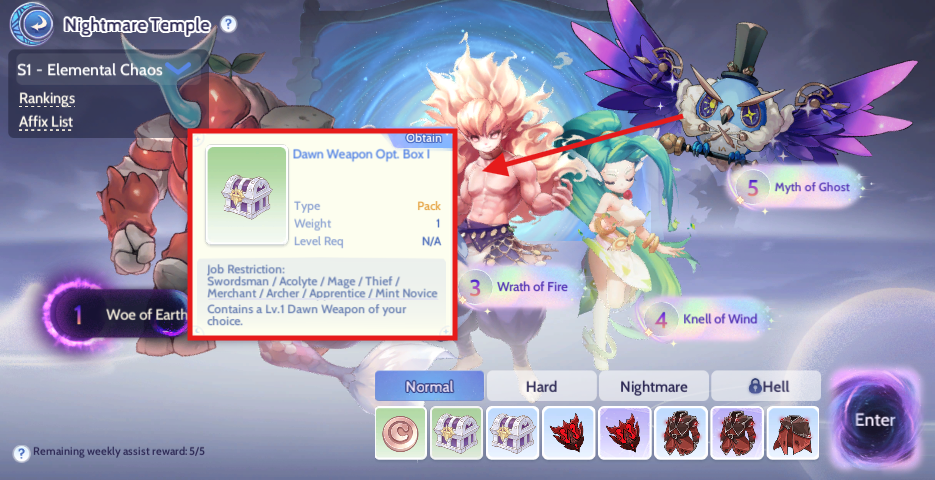The height and width of the screenshot is (480, 935).
Task: Inspect the red cape reward icon
Action: pyautogui.click(x=793, y=433)
